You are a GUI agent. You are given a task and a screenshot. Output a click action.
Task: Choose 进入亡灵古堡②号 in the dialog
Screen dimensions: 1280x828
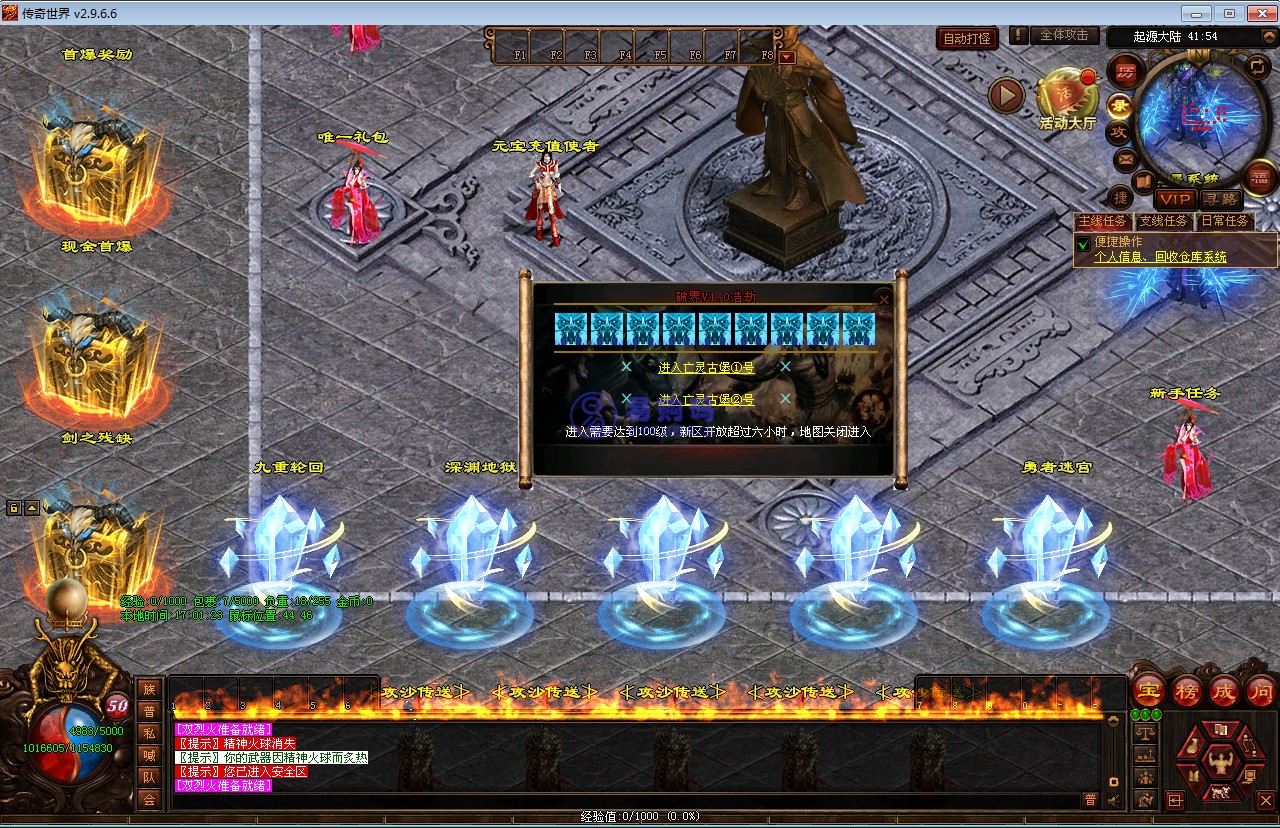click(706, 400)
